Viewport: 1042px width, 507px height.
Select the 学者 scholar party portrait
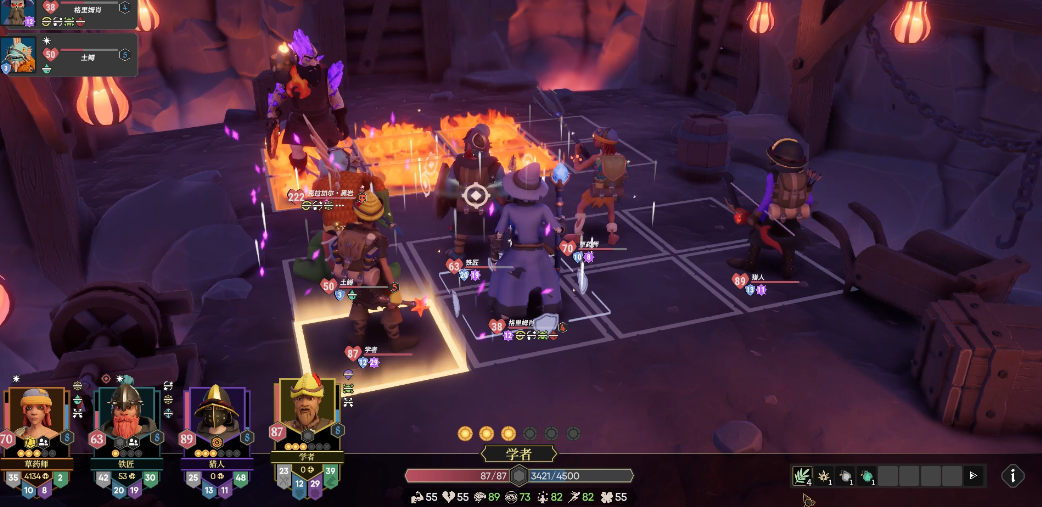(308, 412)
